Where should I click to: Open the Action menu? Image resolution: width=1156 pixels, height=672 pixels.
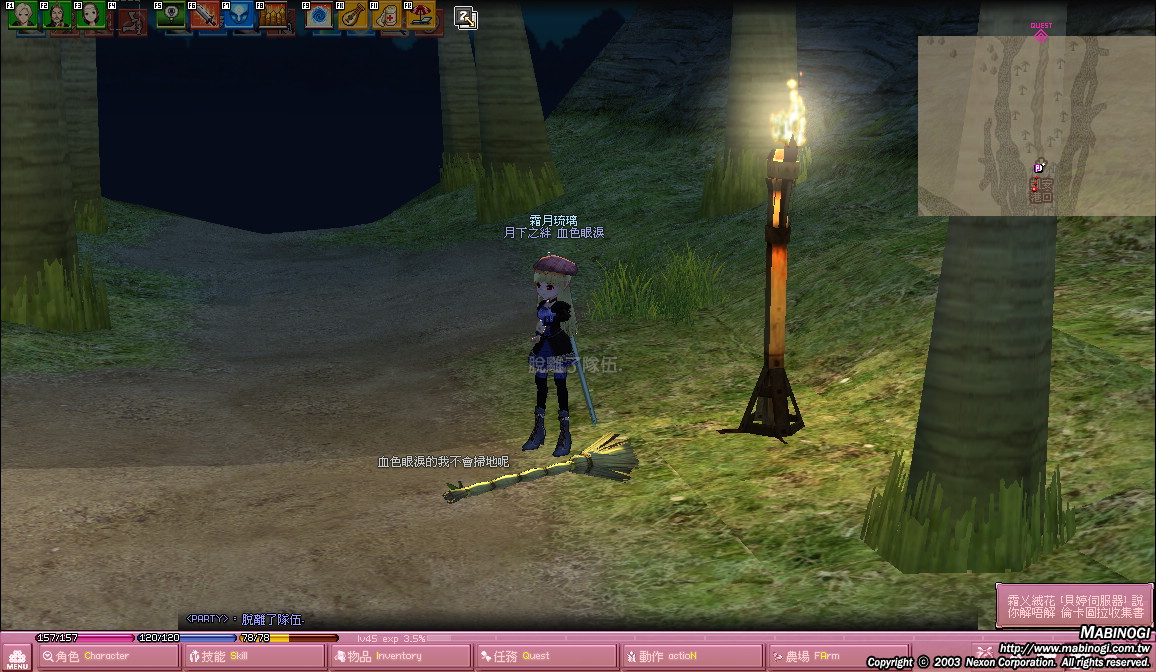[x=690, y=657]
